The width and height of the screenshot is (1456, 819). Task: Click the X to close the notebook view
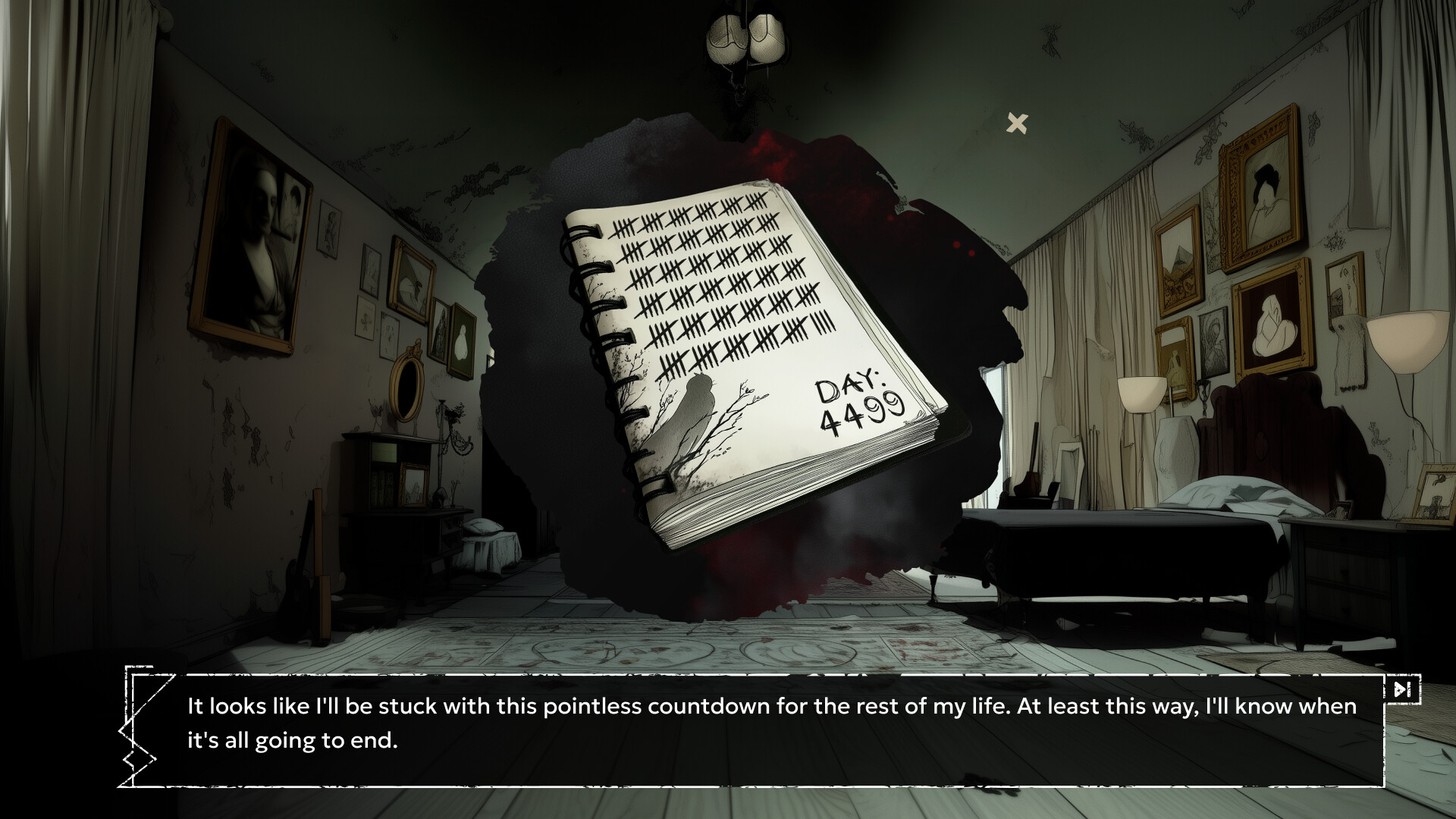click(1017, 122)
